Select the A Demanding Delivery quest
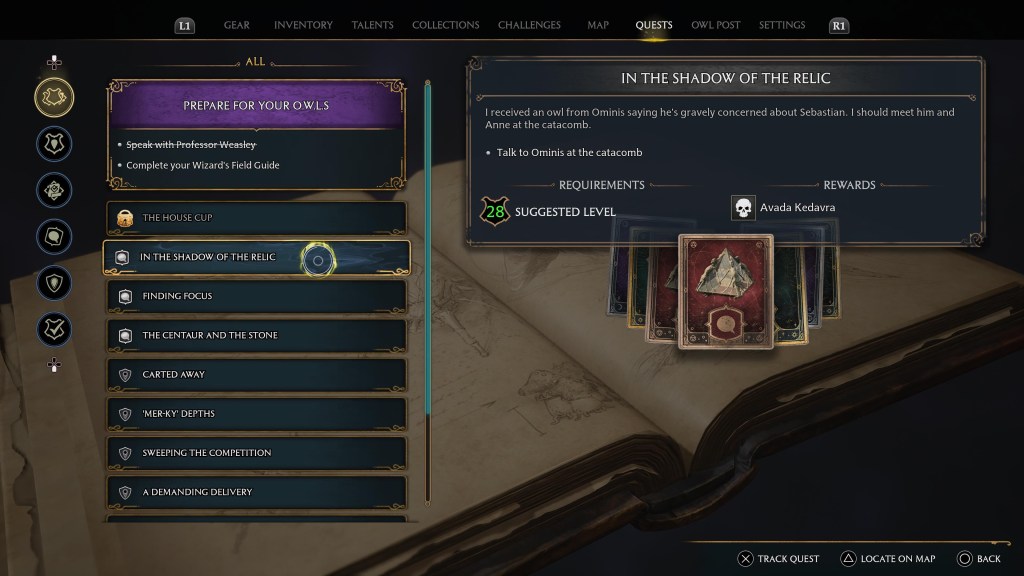Image resolution: width=1024 pixels, height=576 pixels. pyautogui.click(x=256, y=492)
